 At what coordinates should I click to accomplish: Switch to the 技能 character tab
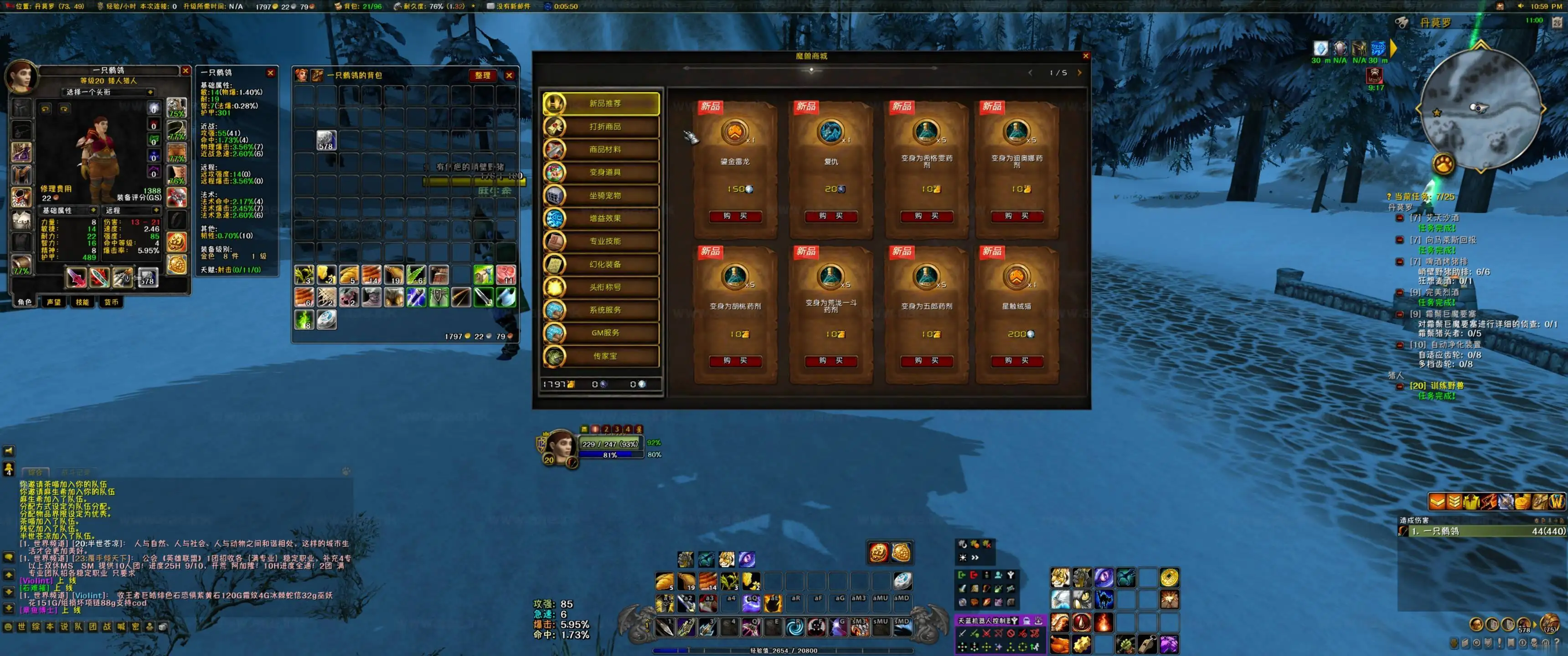82,302
